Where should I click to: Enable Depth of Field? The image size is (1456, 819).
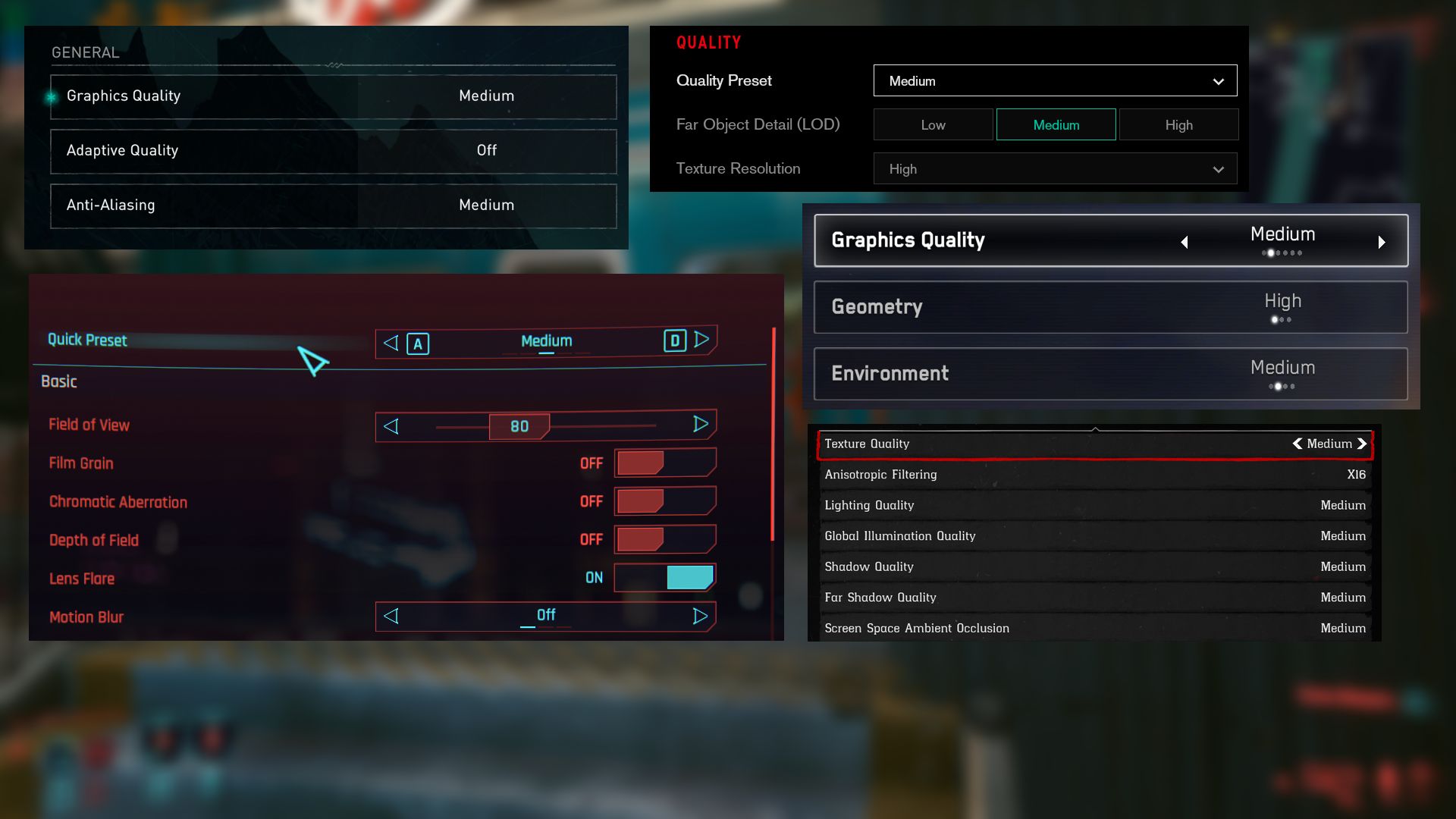click(x=664, y=539)
